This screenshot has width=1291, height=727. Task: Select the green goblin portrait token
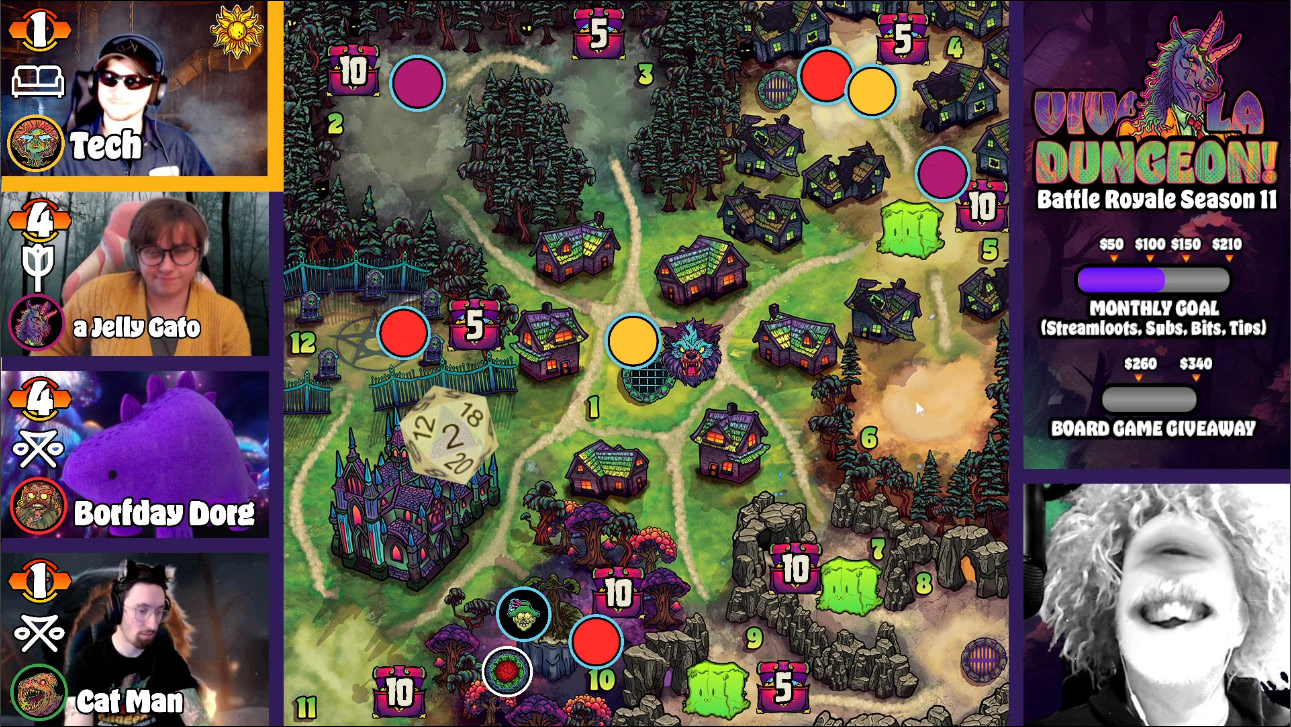coord(523,614)
